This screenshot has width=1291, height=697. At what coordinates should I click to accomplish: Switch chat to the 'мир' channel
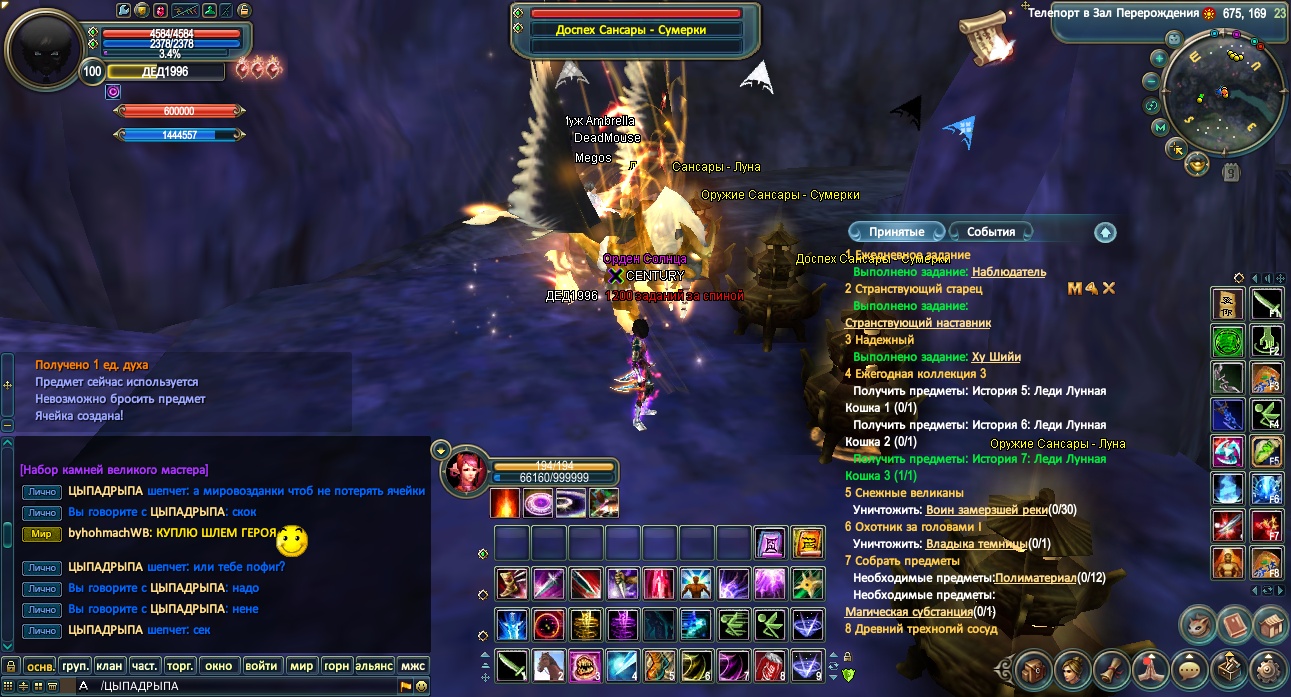[x=301, y=665]
